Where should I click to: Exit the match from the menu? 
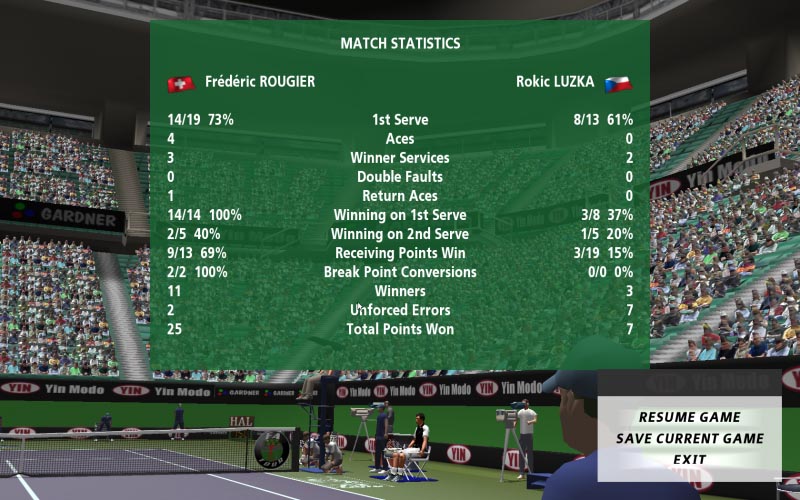[x=689, y=460]
